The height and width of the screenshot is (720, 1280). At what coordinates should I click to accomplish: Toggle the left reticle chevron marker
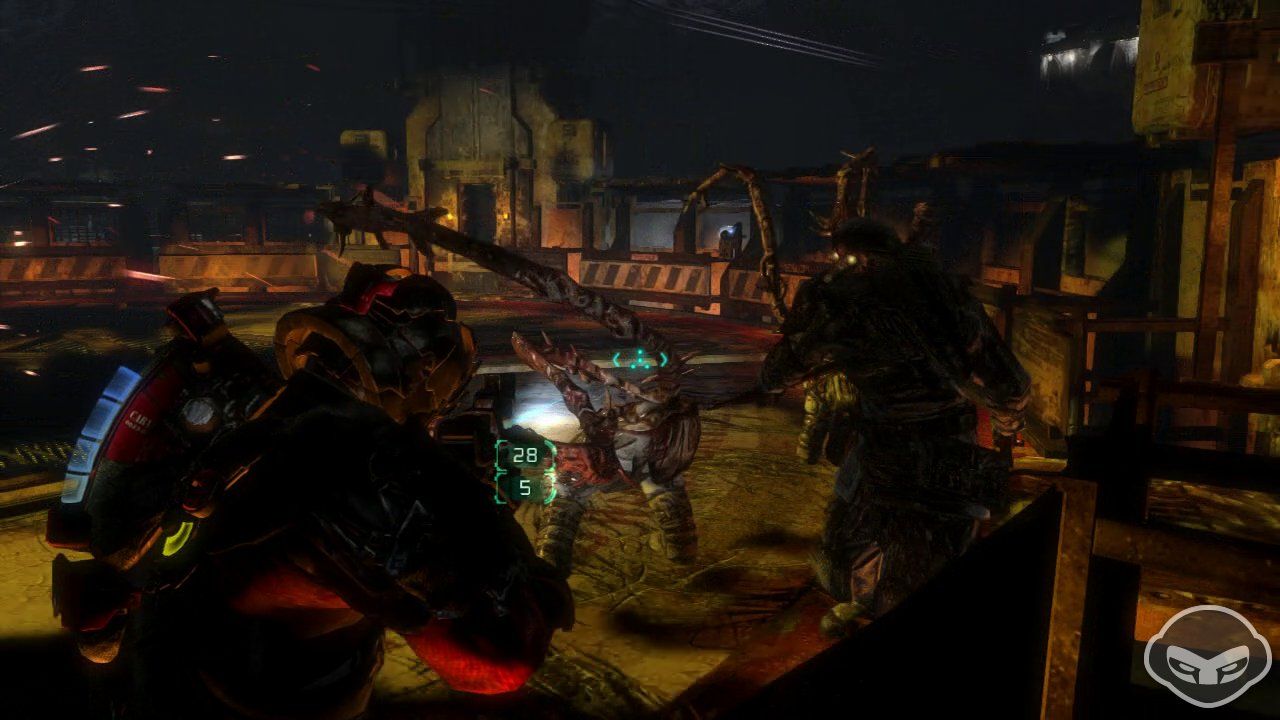coord(617,359)
